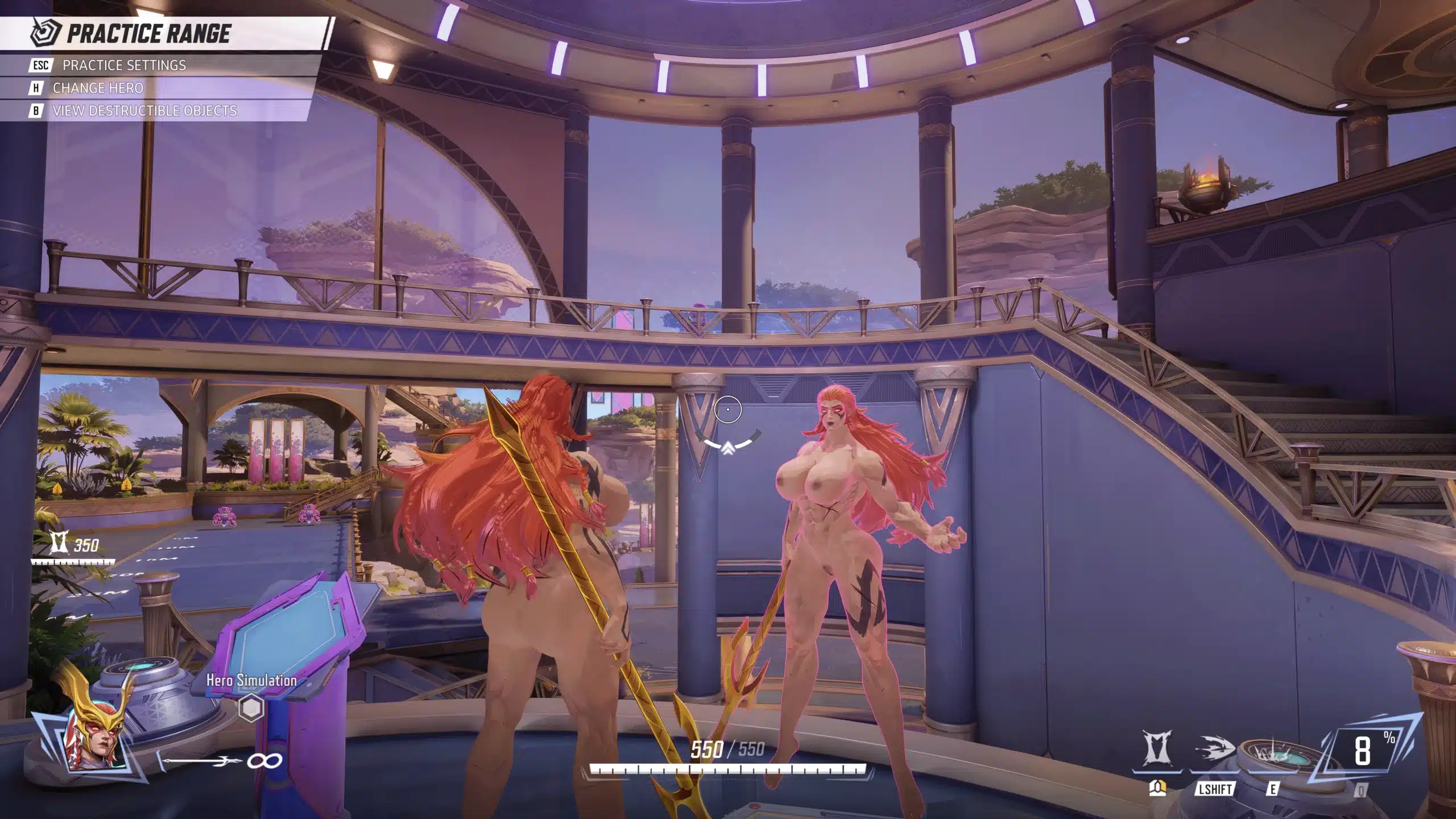
Task: Select the Change Hero option
Action: point(97,88)
